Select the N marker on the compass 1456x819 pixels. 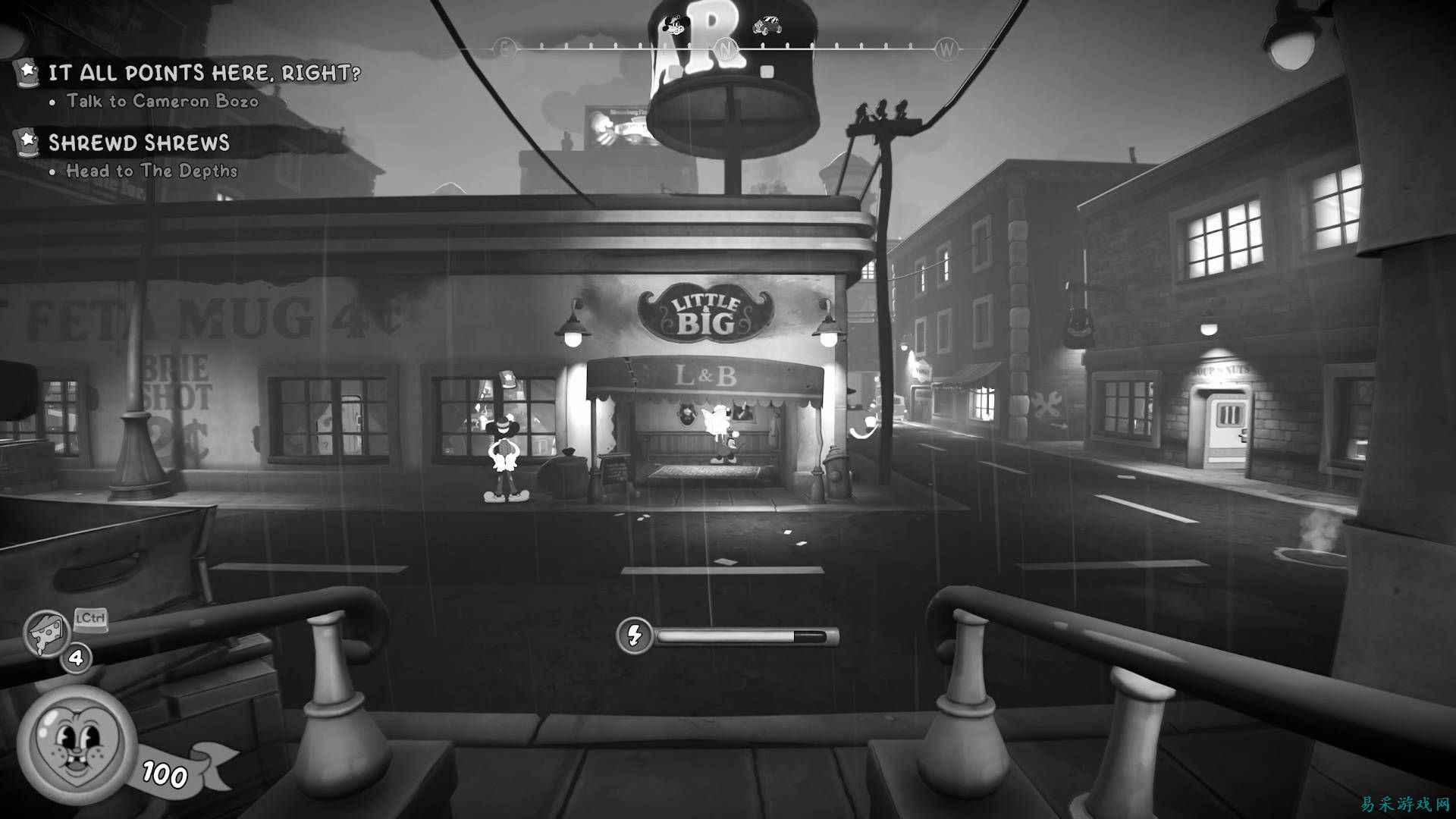coord(726,47)
